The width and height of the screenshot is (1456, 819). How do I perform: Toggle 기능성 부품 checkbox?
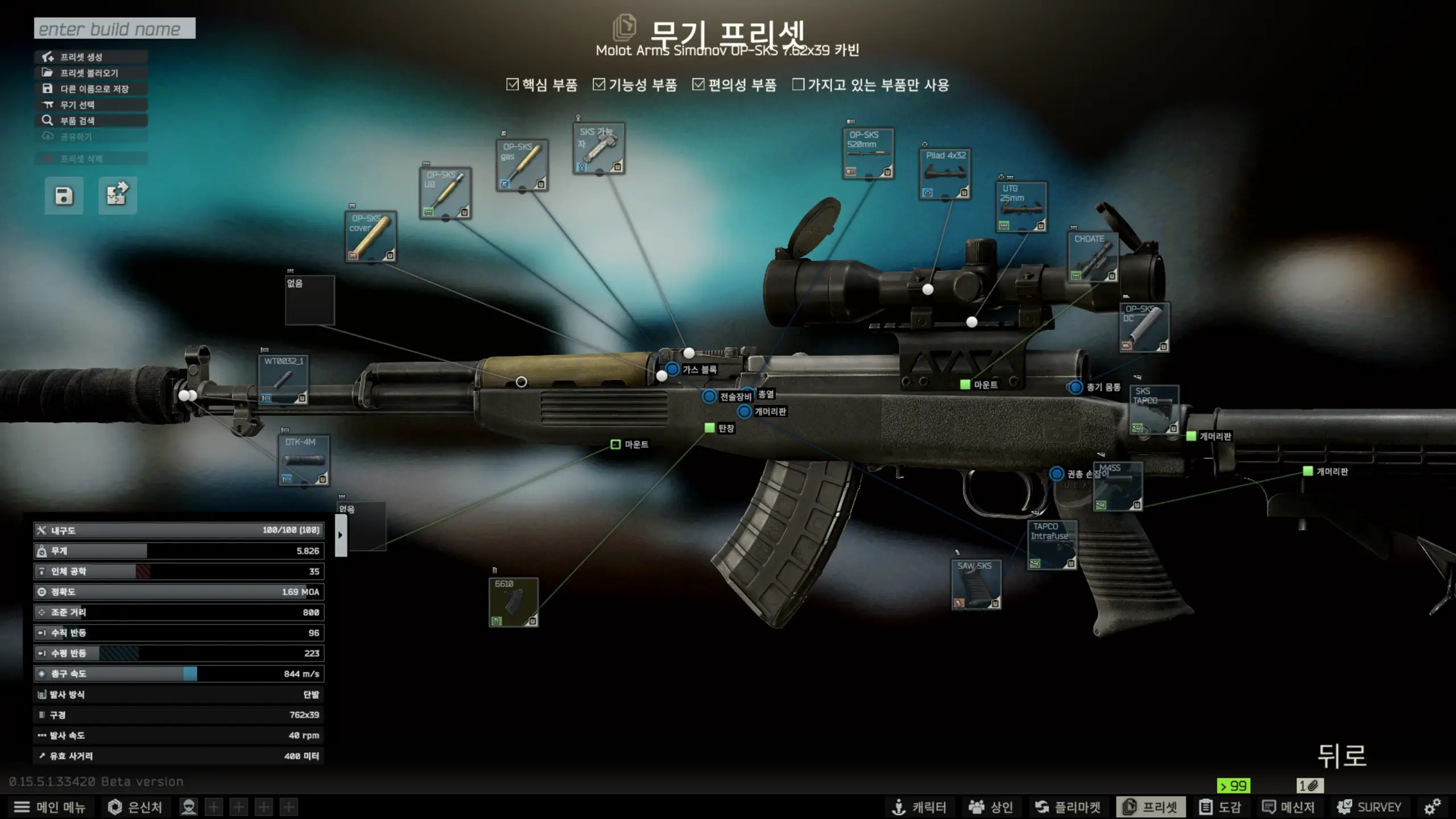tap(599, 85)
